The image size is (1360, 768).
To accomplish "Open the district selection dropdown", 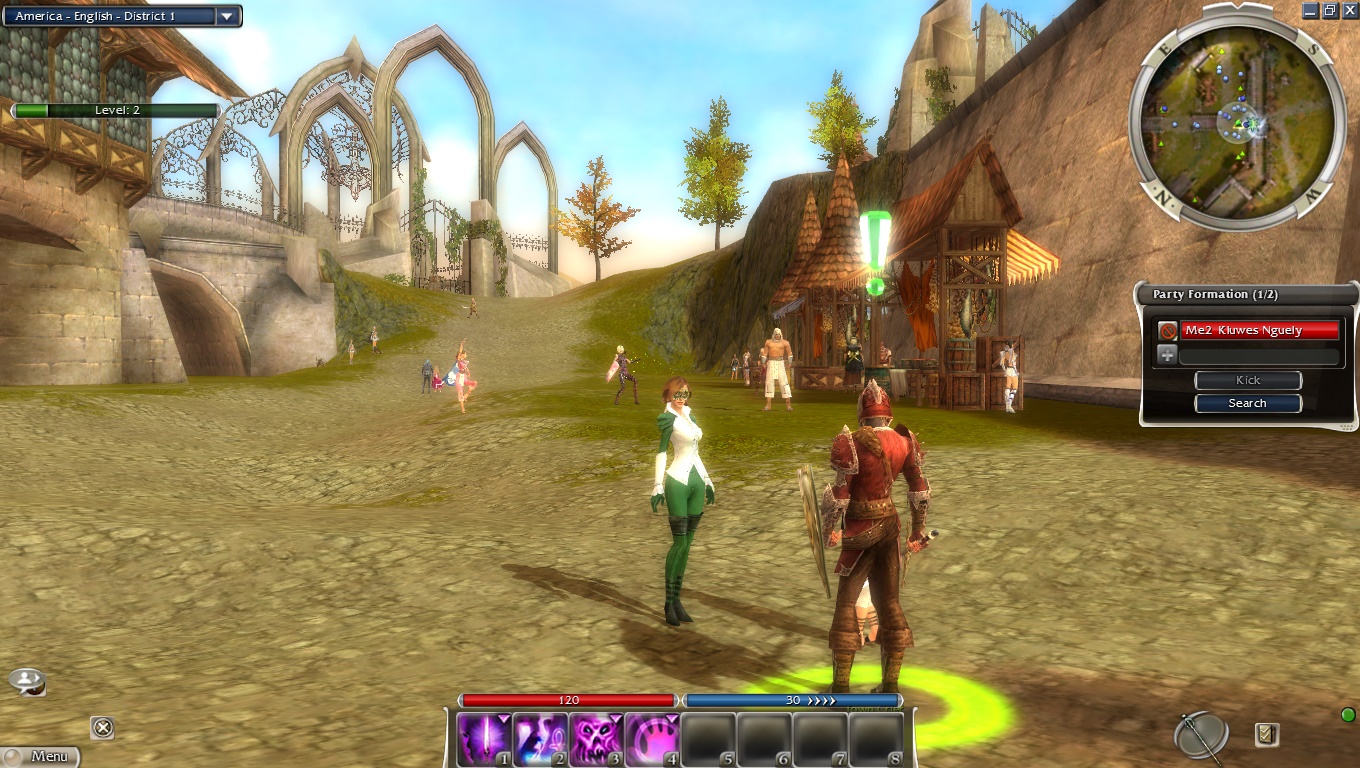I will pos(227,16).
